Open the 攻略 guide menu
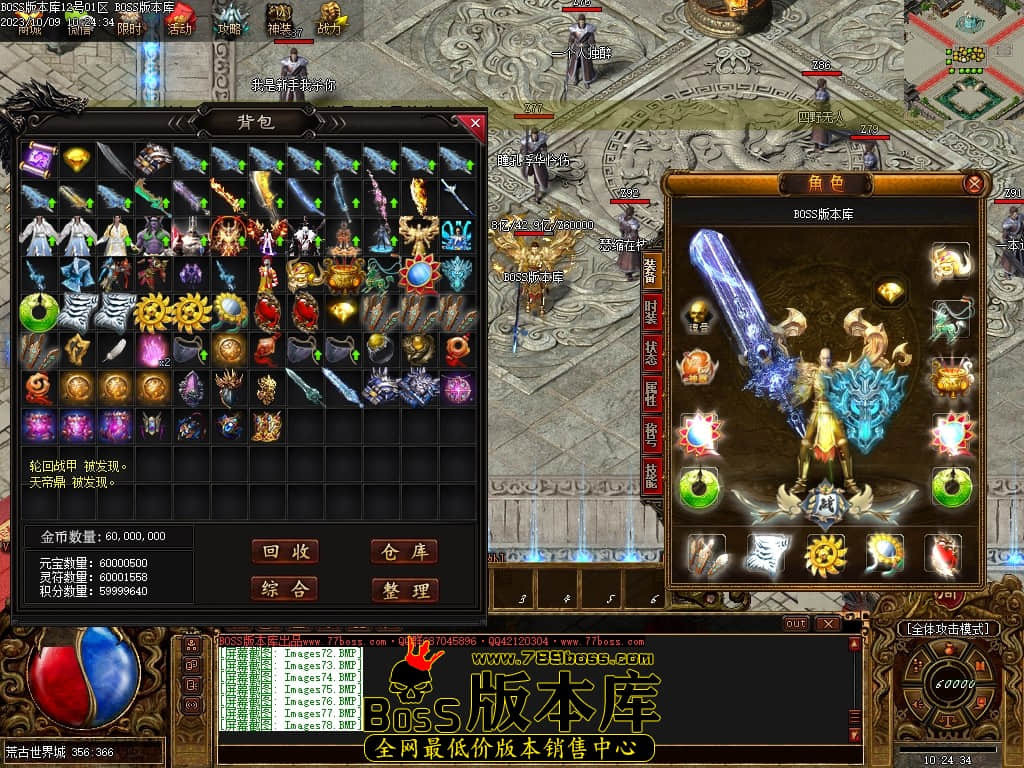The height and width of the screenshot is (768, 1024). pyautogui.click(x=230, y=20)
